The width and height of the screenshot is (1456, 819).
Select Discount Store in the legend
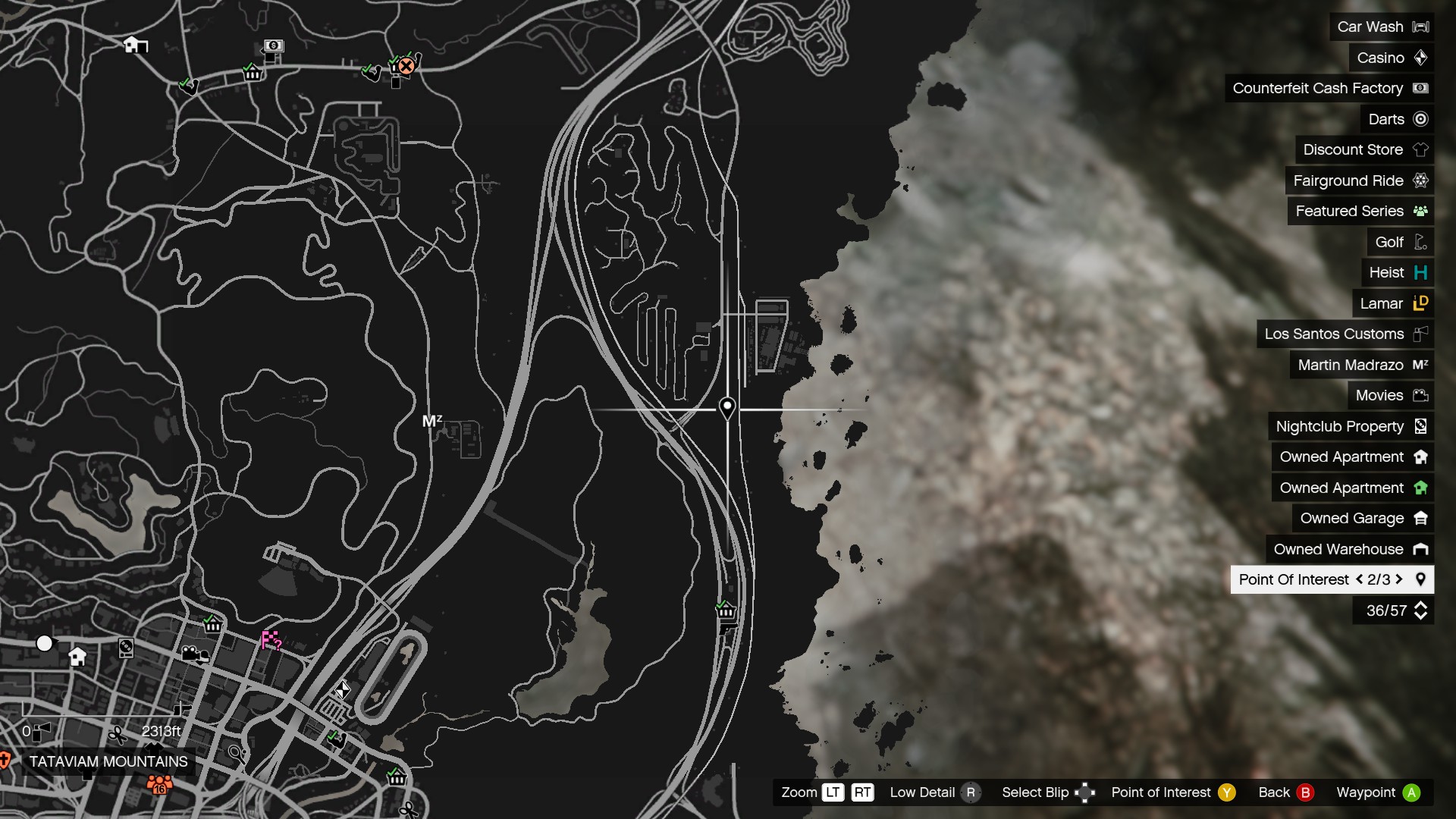(x=1364, y=149)
